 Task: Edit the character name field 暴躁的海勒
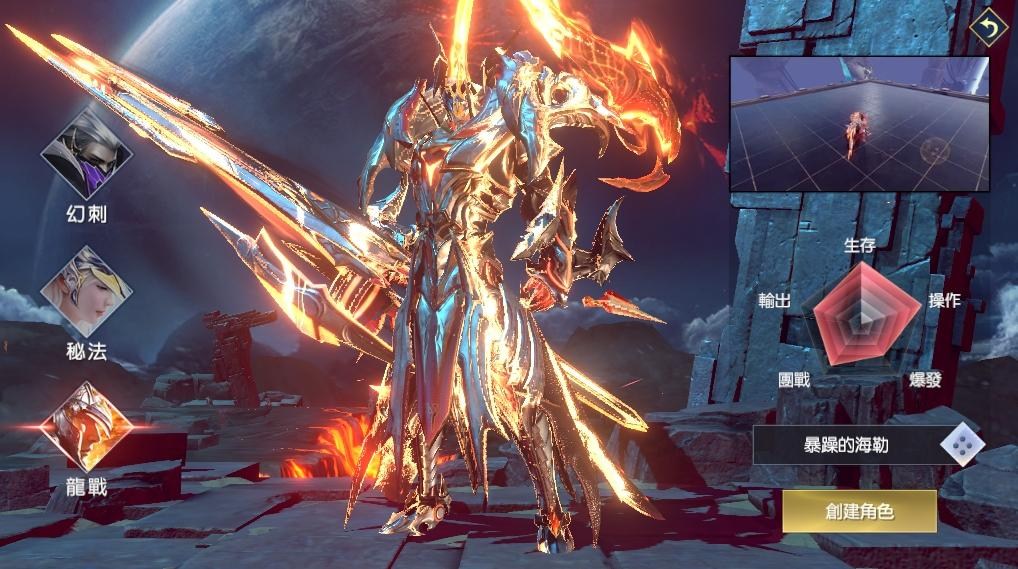pos(846,445)
